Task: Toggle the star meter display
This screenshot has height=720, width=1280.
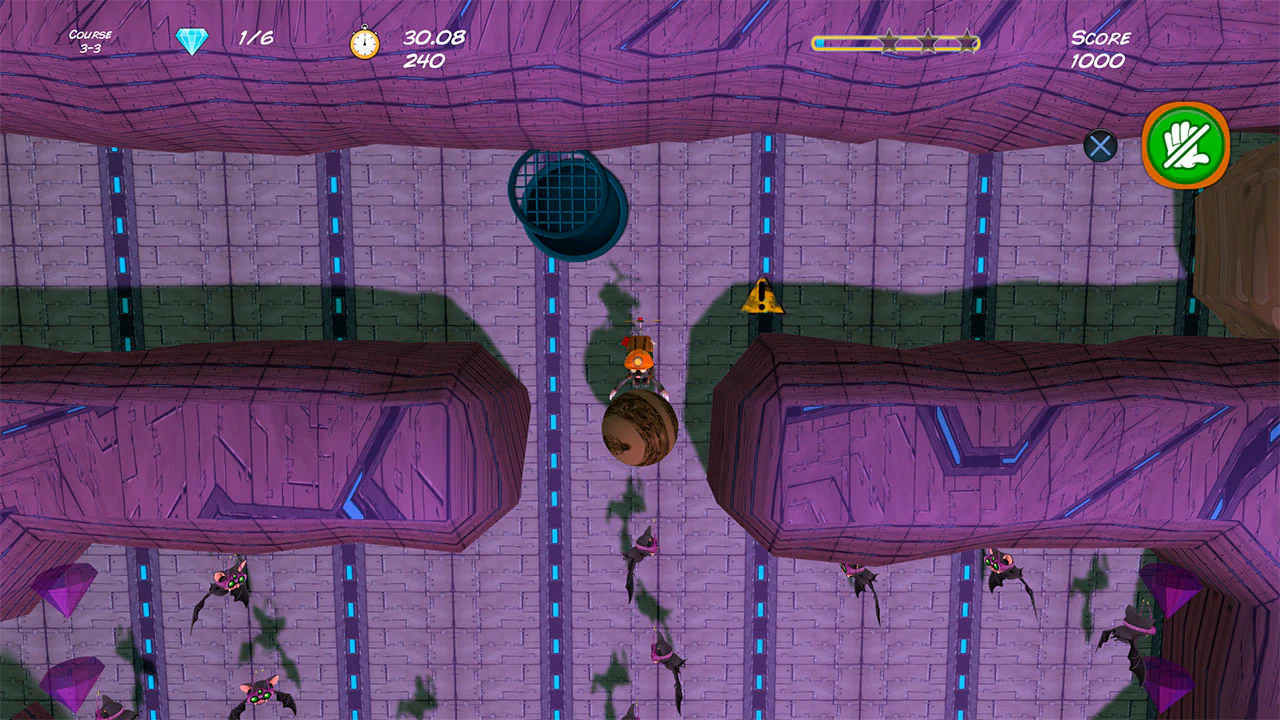Action: coord(895,43)
